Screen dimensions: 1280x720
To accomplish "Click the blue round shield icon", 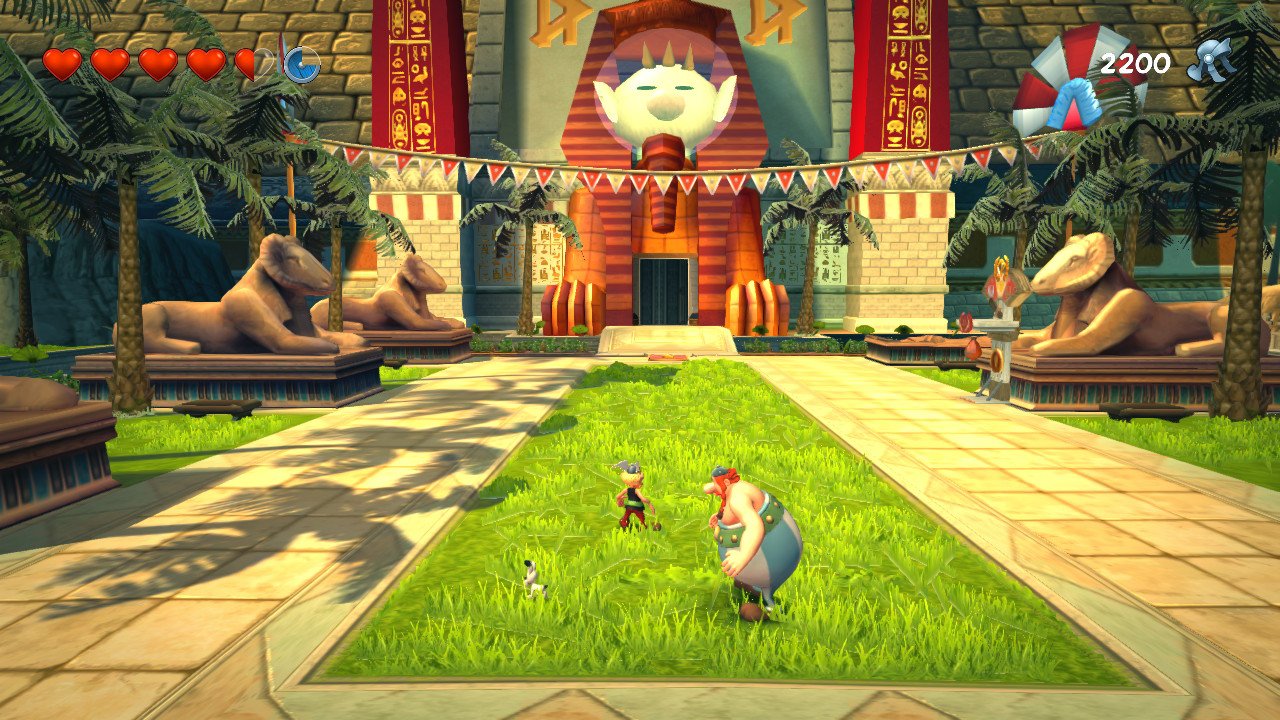I will tap(300, 63).
